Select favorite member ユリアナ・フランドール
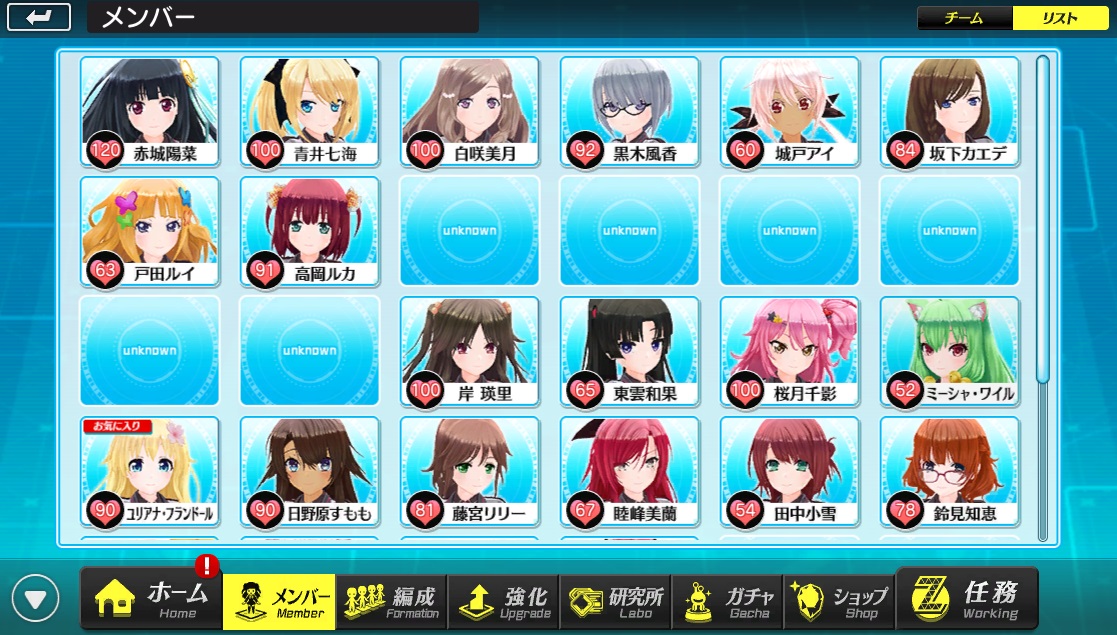Screen dimensions: 1117x635 (x=149, y=472)
